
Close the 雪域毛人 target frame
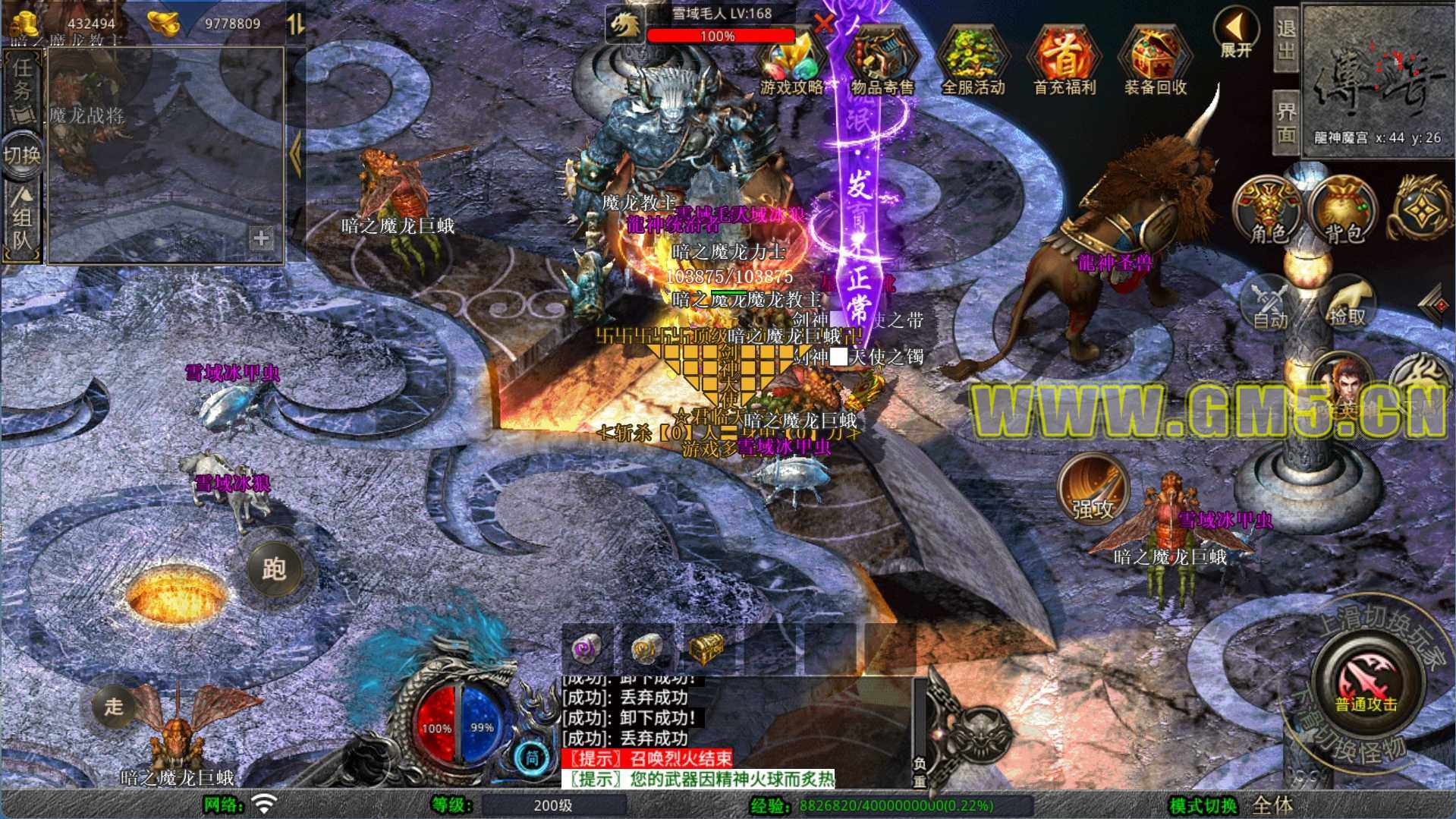pos(823,23)
